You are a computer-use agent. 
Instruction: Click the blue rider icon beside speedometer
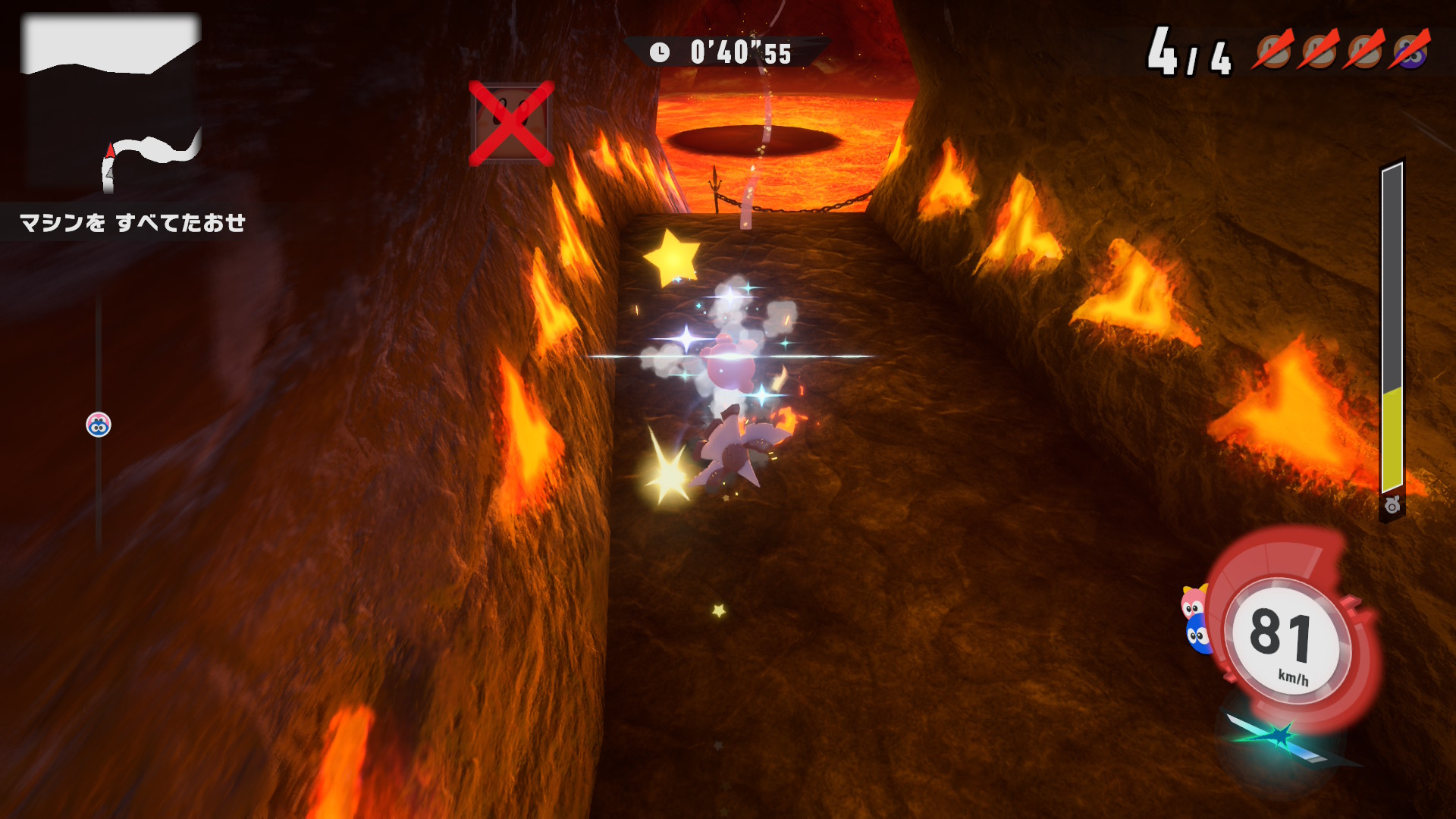pos(1197,634)
